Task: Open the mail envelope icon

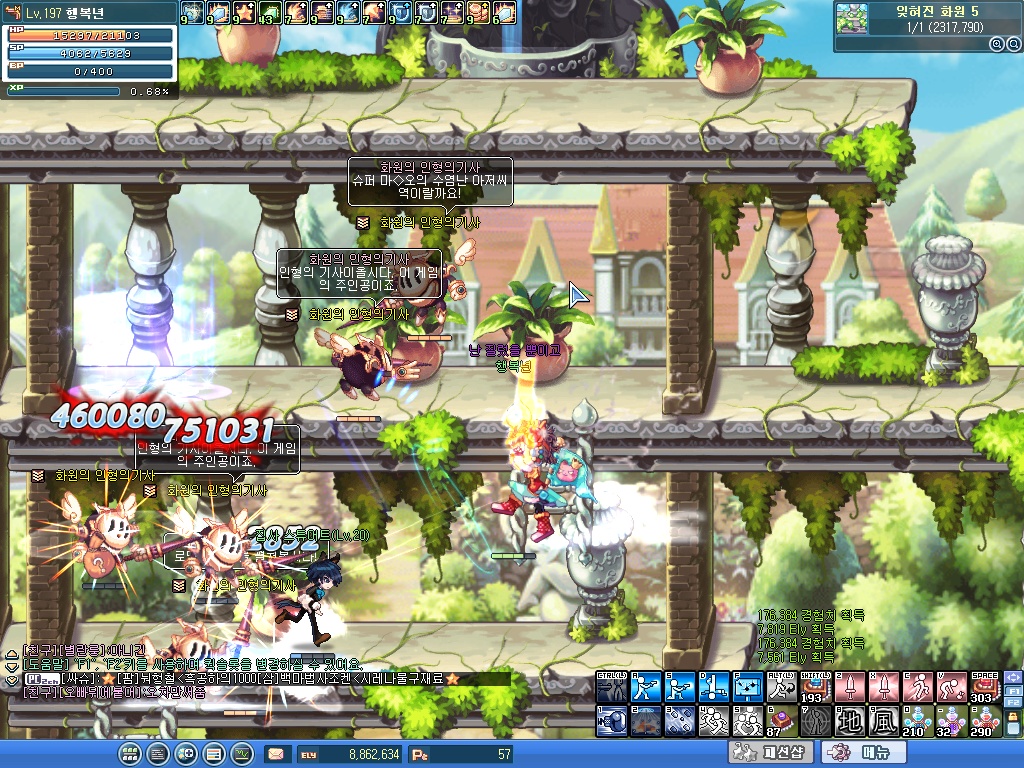Action: (x=276, y=754)
